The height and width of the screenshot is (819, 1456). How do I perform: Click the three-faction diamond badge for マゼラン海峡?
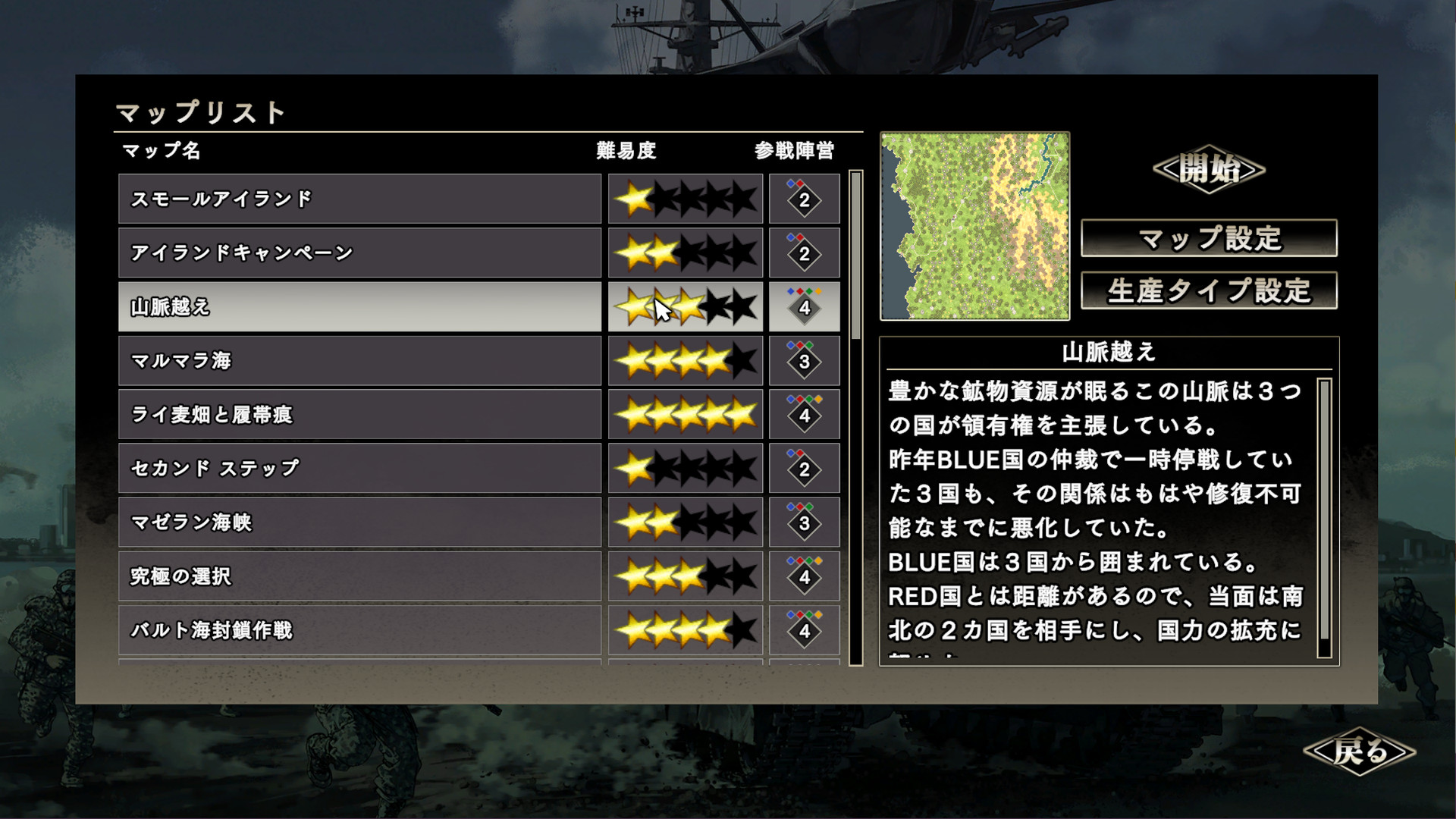pos(804,522)
